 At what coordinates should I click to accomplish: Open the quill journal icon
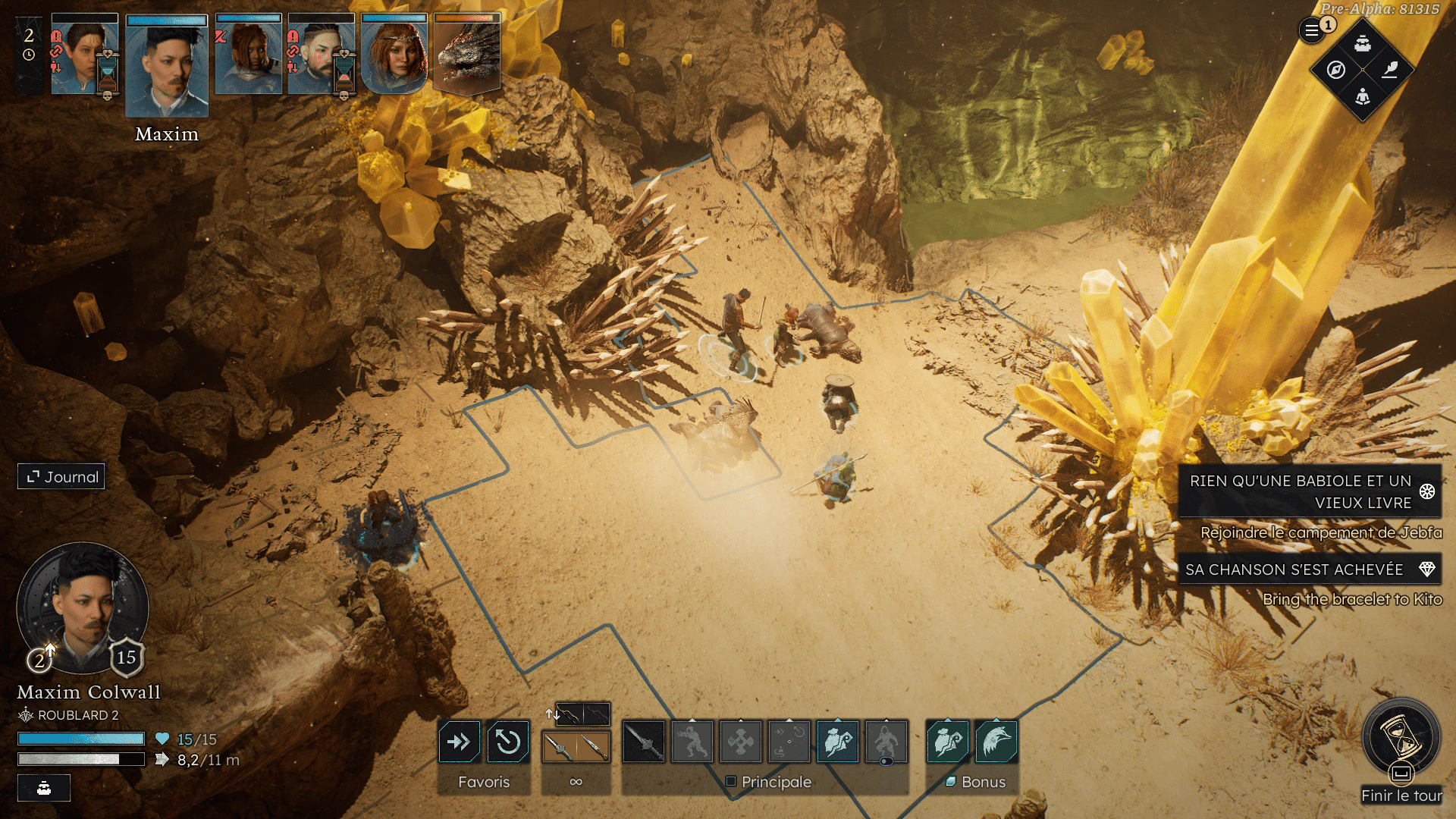pos(1389,71)
